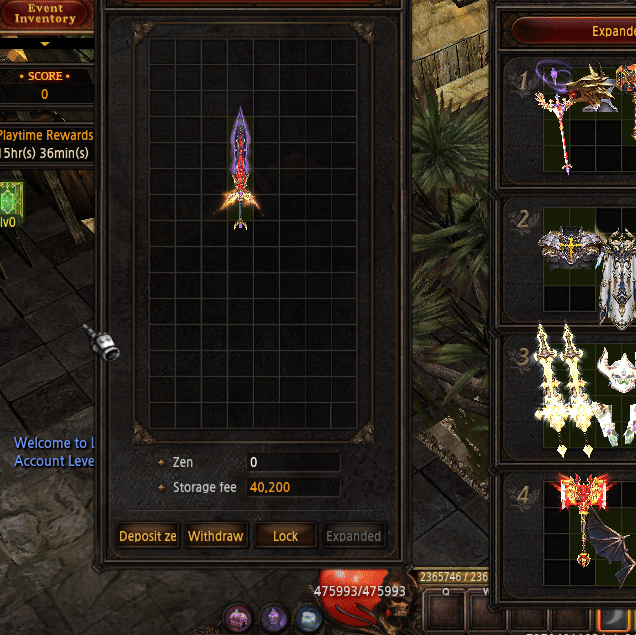Open the Expanded vault button
Image resolution: width=636 pixels, height=635 pixels.
pyautogui.click(x=354, y=536)
